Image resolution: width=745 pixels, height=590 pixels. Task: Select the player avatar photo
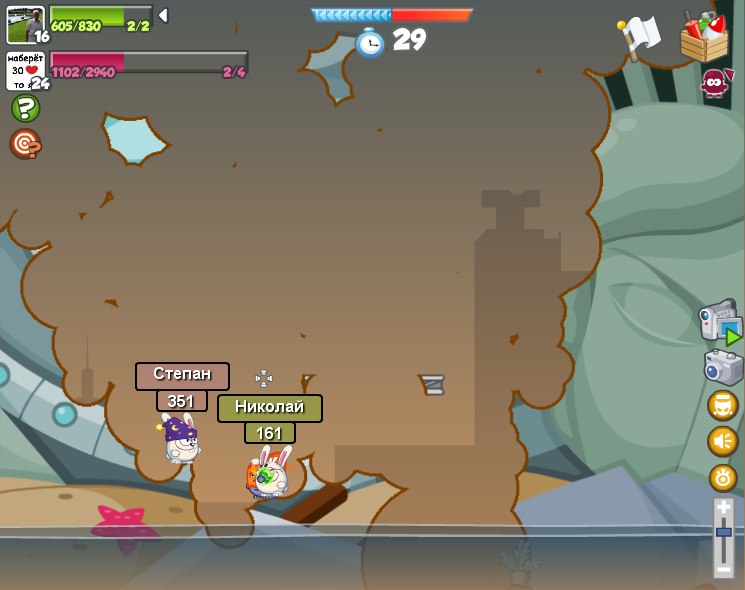[x=25, y=24]
